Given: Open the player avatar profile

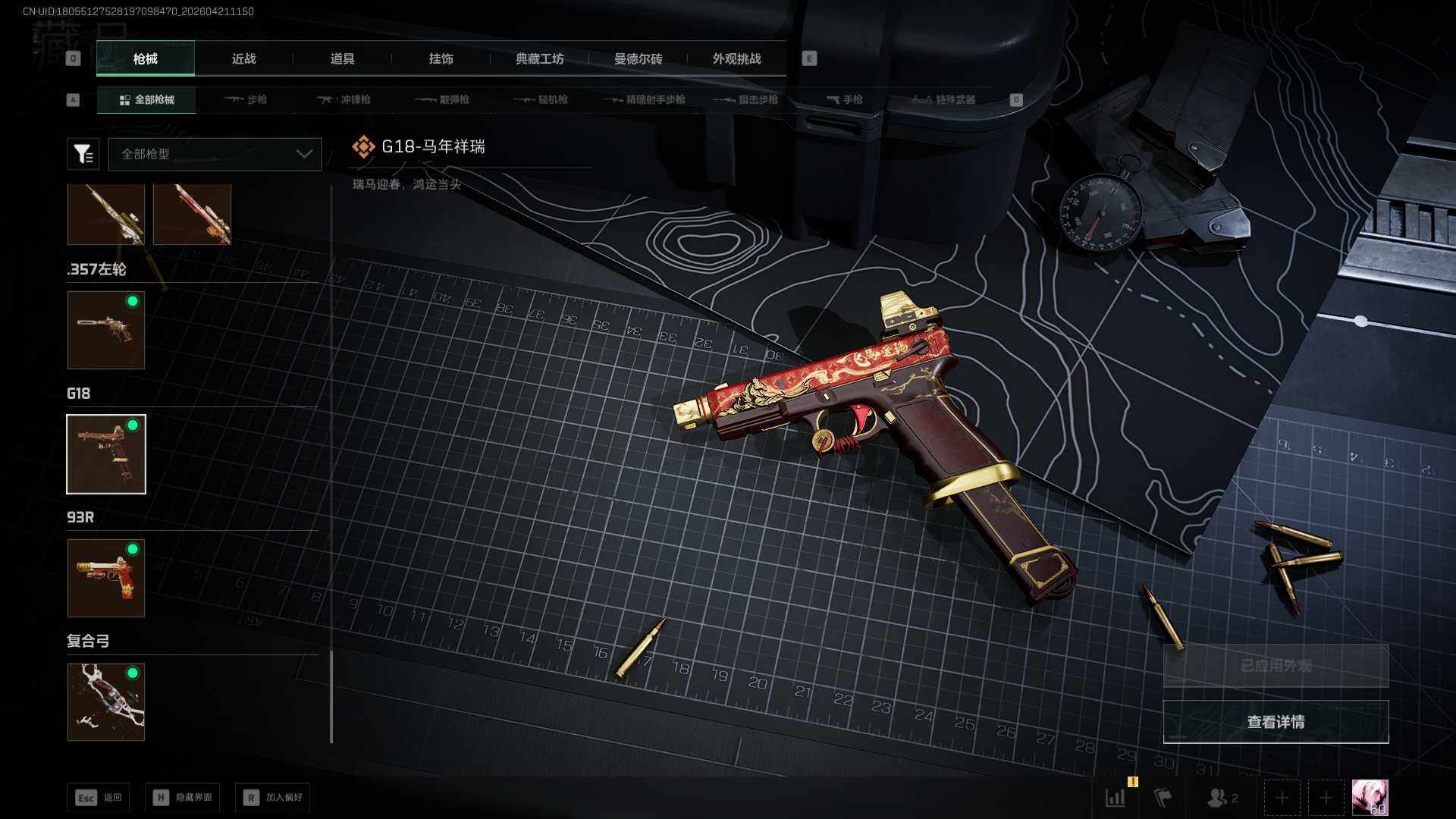Looking at the screenshot, I should pos(1370,798).
